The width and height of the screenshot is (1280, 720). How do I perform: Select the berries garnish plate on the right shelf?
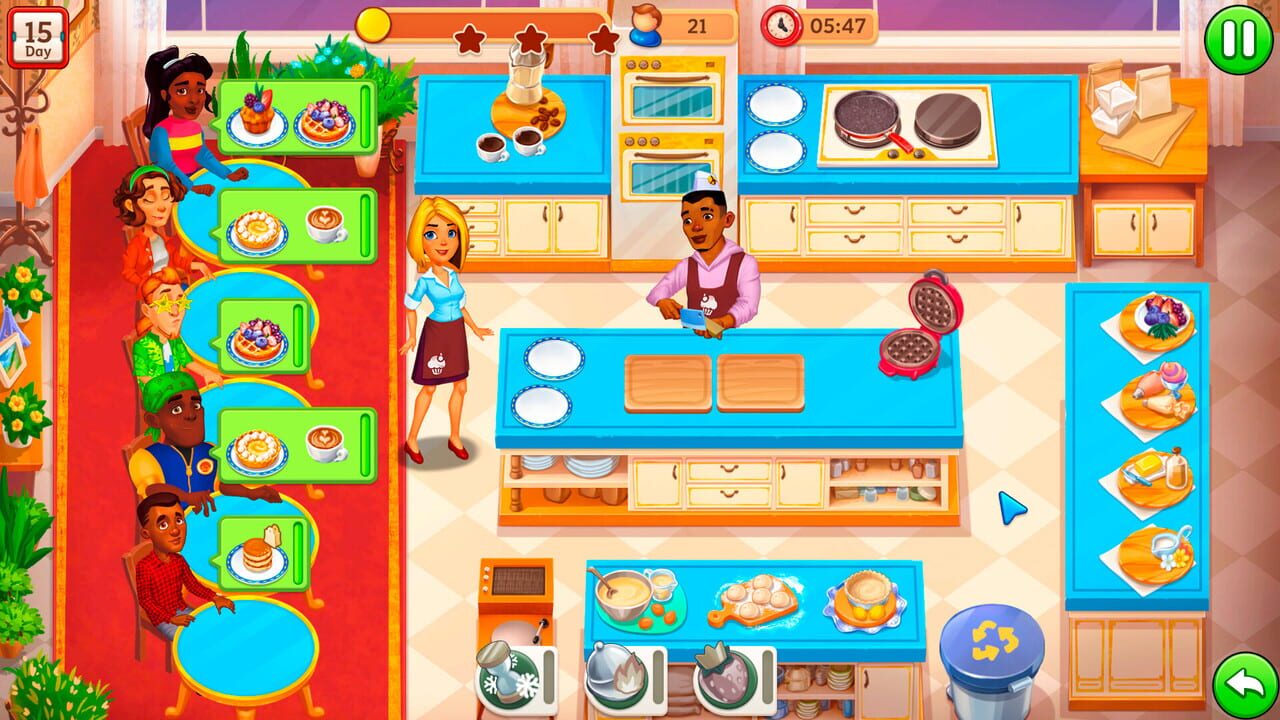click(x=1150, y=320)
